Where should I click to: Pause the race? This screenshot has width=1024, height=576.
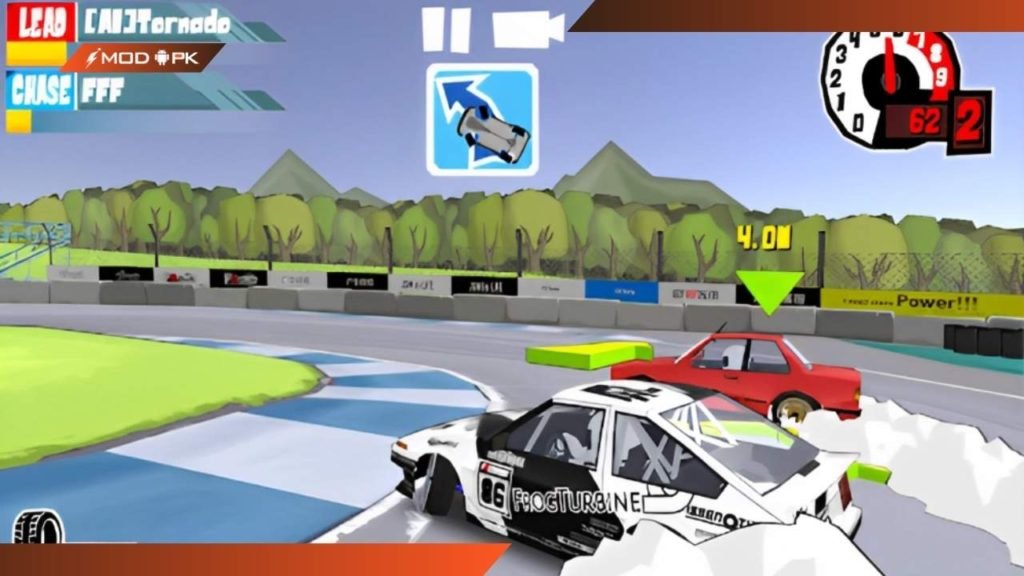tap(445, 29)
